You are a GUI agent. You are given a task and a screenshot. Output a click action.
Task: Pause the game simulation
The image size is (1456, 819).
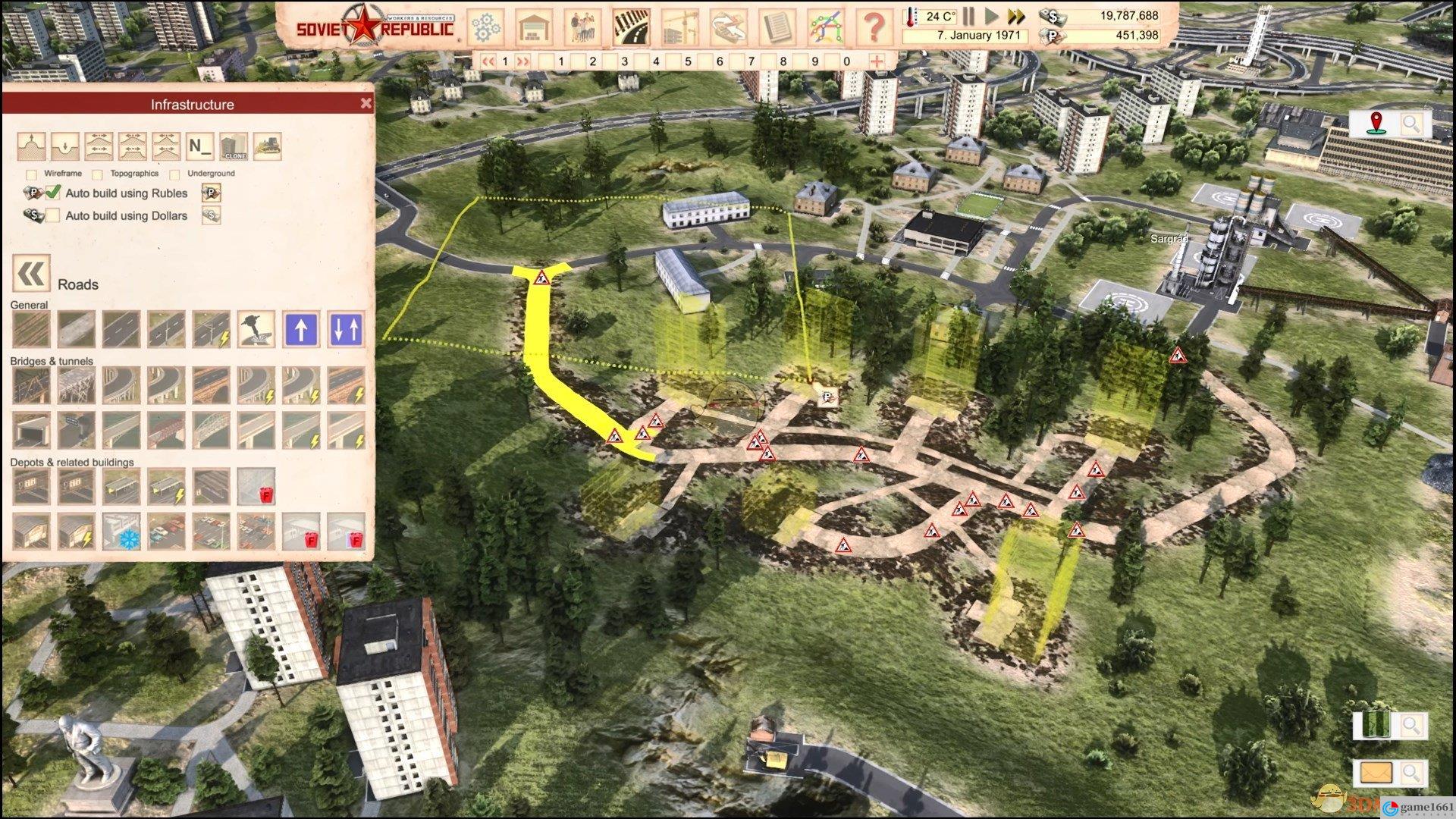tap(969, 16)
